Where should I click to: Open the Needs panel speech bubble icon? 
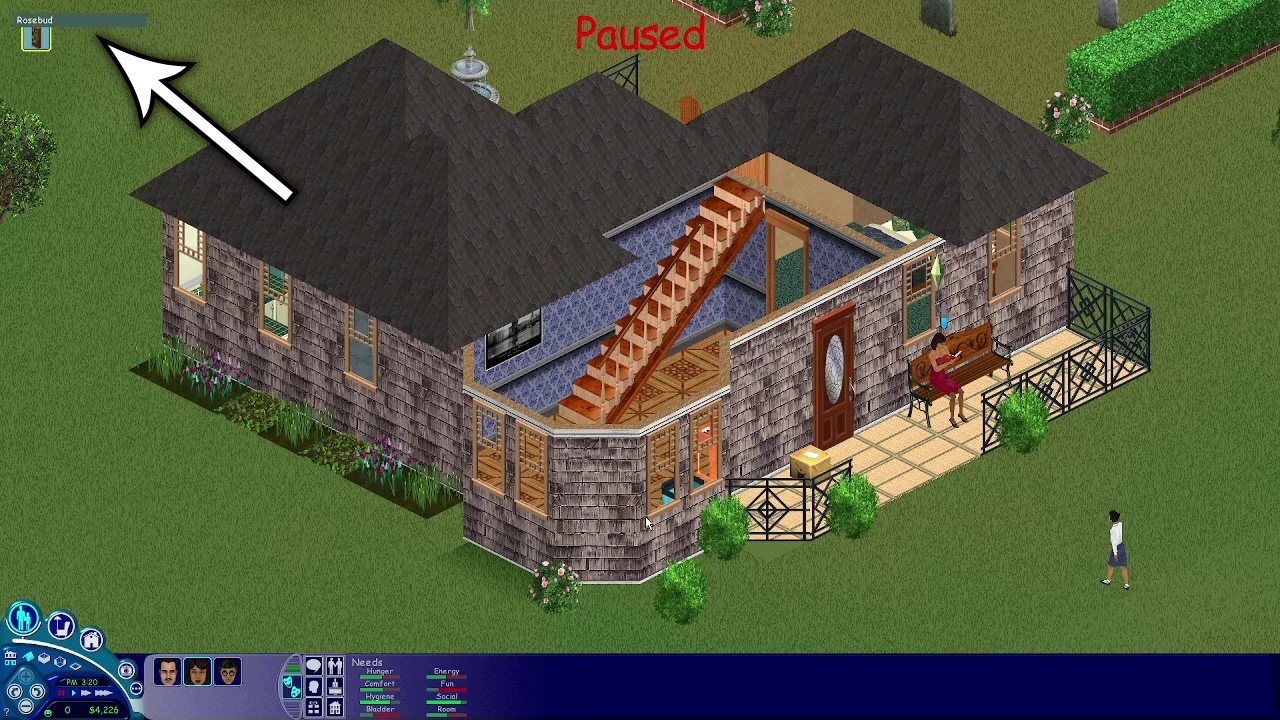313,666
